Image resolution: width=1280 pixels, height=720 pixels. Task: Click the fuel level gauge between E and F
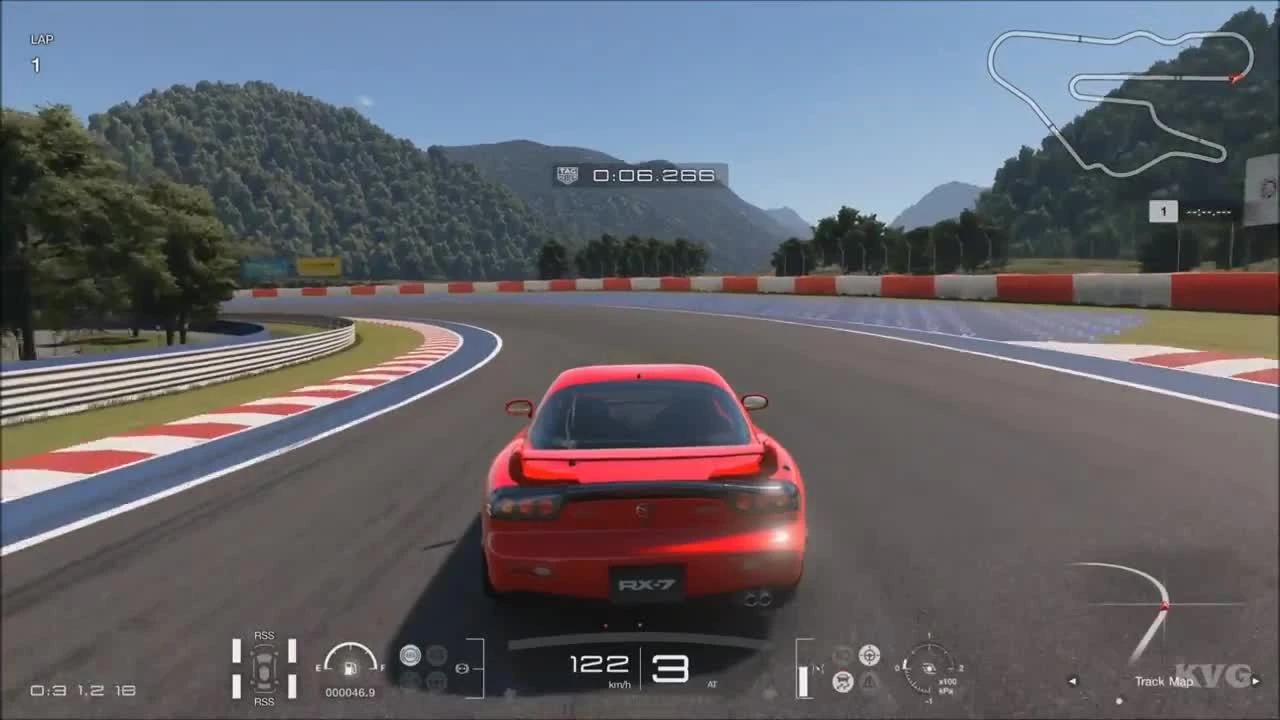click(348, 656)
